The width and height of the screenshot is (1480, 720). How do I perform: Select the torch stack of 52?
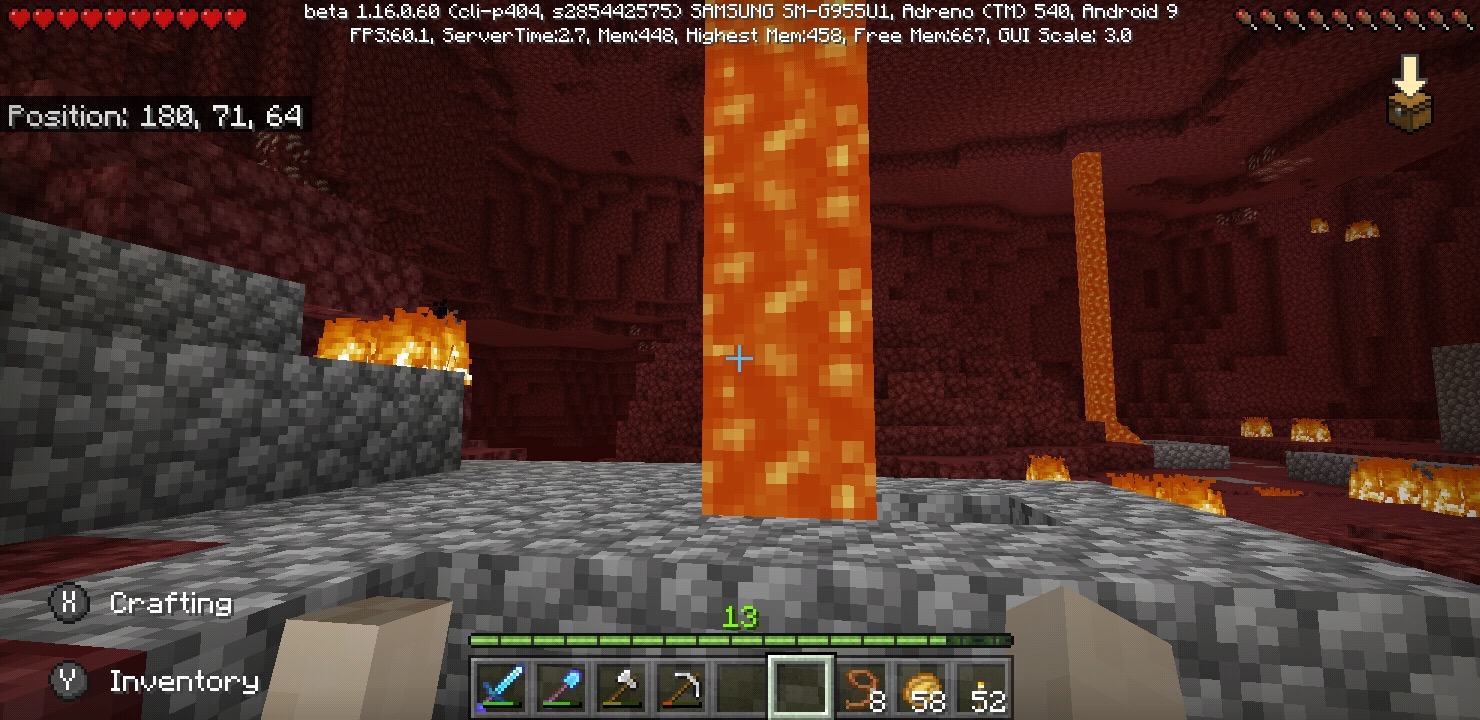[982, 687]
